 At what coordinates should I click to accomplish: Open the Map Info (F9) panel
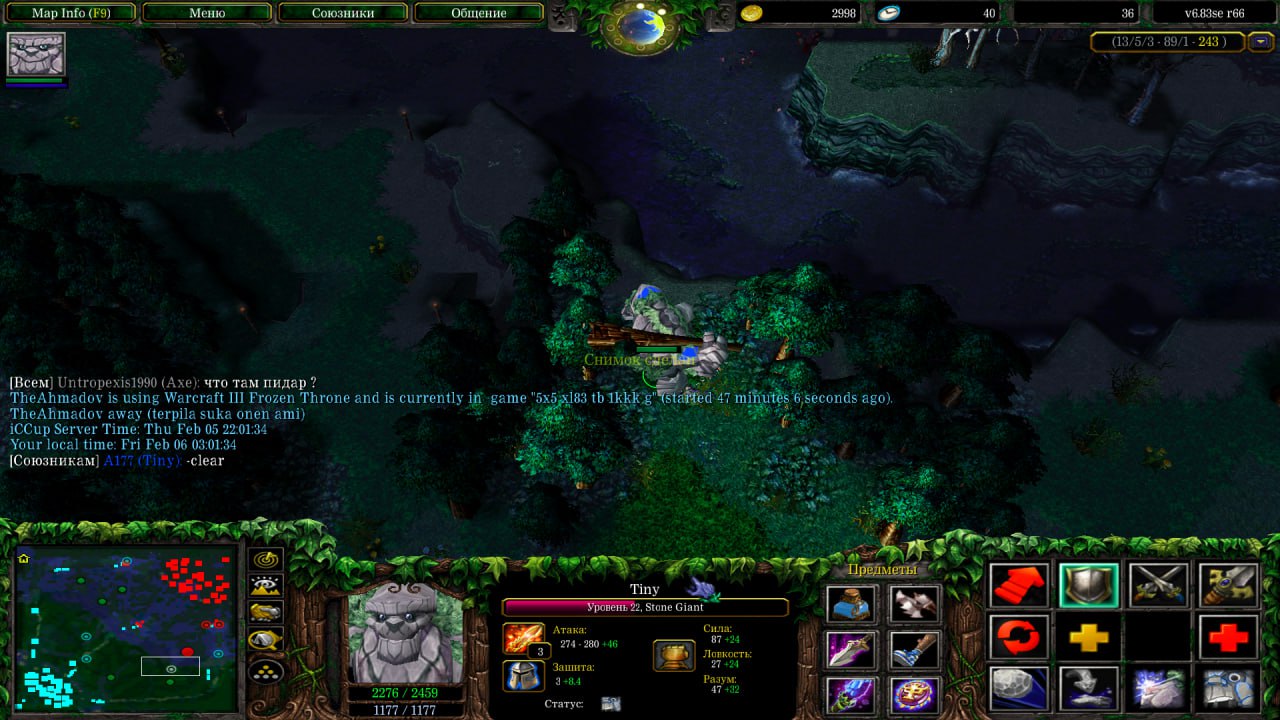70,13
